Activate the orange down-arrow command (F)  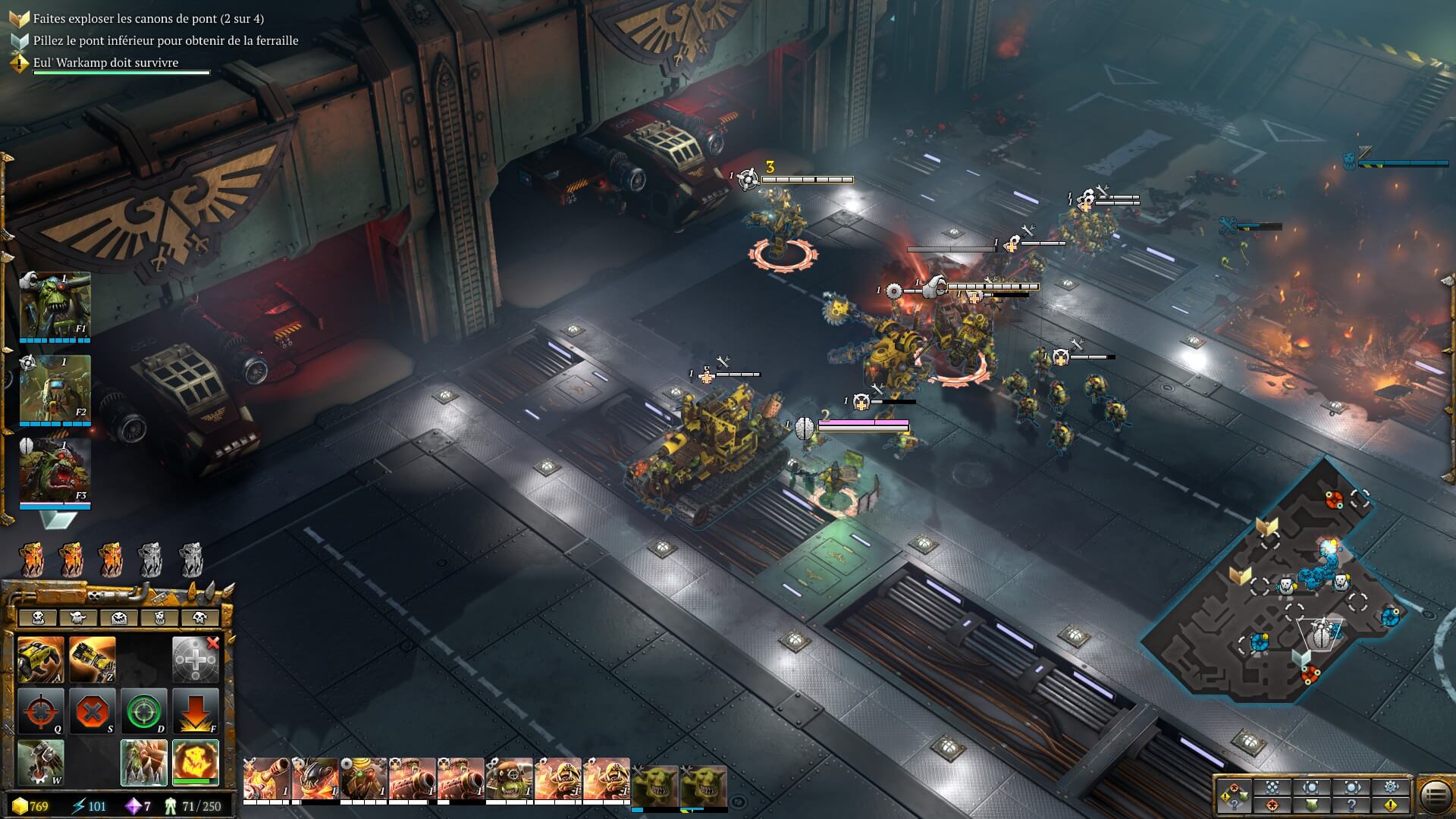(x=196, y=711)
